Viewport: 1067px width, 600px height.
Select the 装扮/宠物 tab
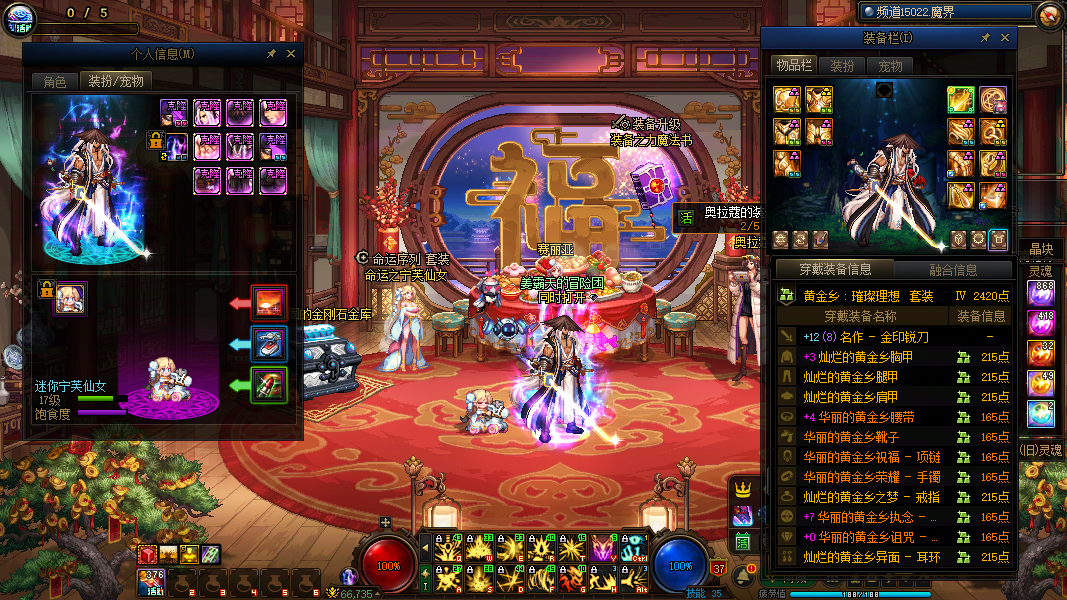click(x=115, y=81)
